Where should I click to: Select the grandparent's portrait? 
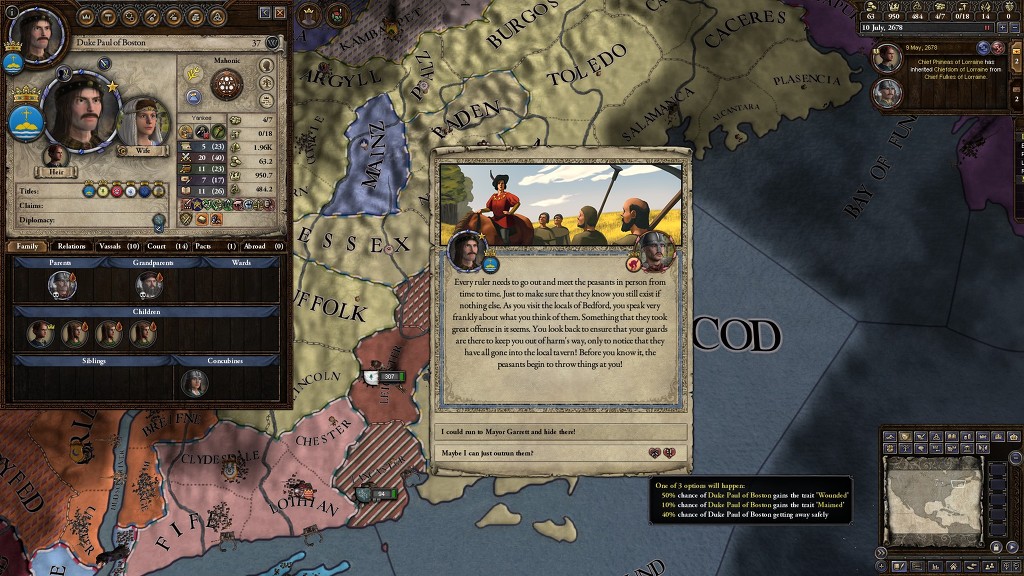pyautogui.click(x=150, y=286)
